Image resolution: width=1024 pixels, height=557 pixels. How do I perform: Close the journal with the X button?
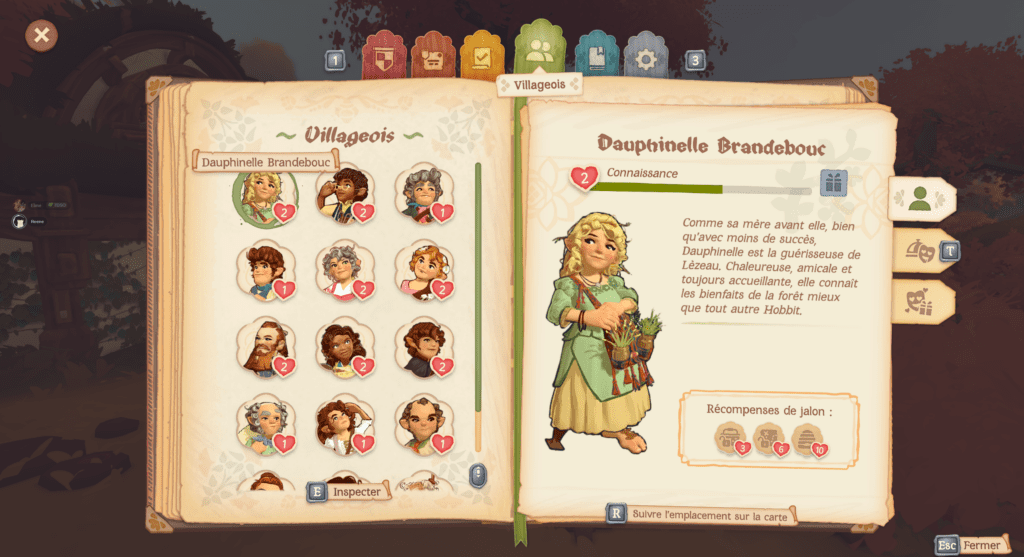(41, 36)
